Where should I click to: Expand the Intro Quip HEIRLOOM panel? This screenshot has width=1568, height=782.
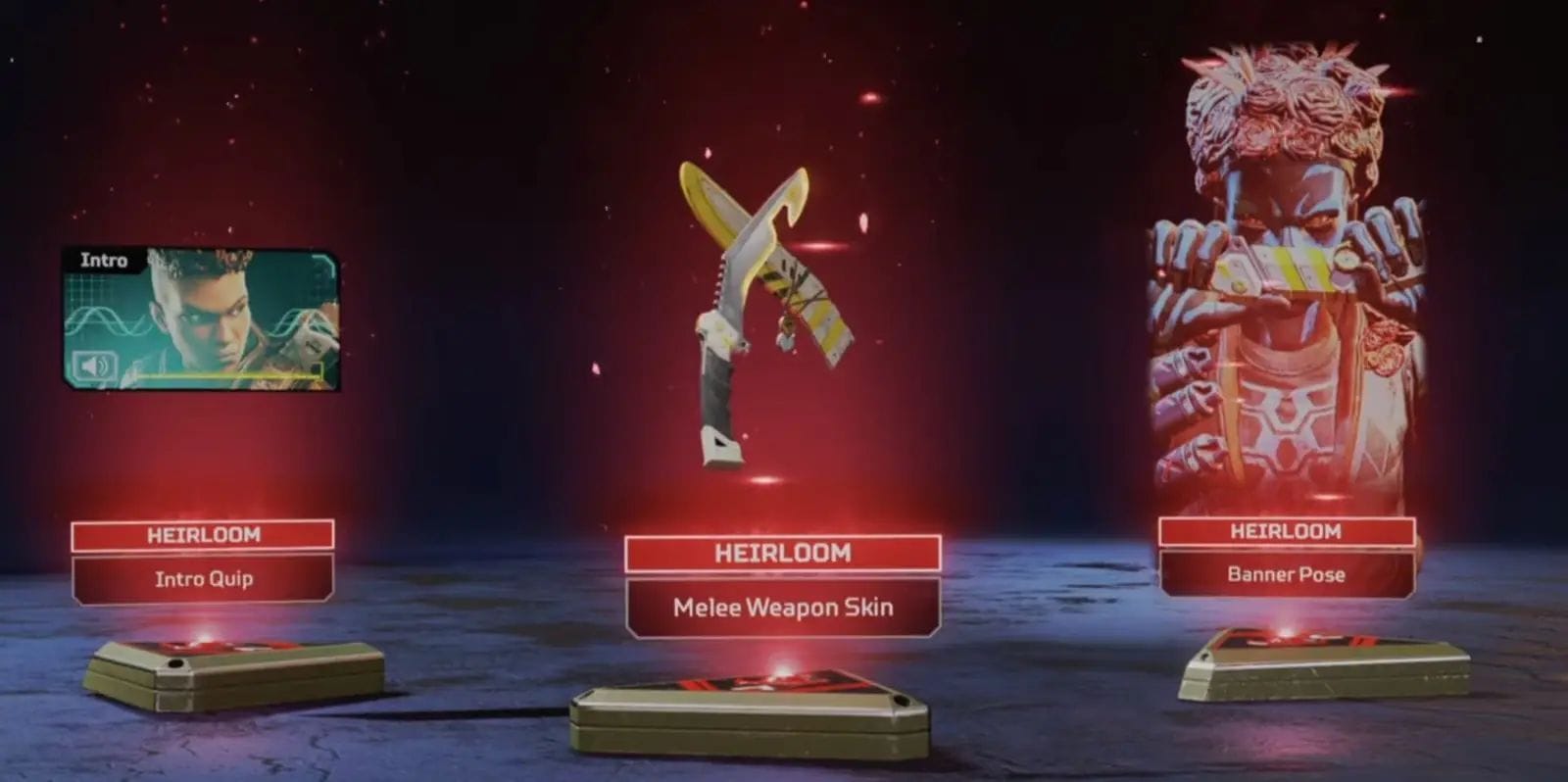(206, 535)
